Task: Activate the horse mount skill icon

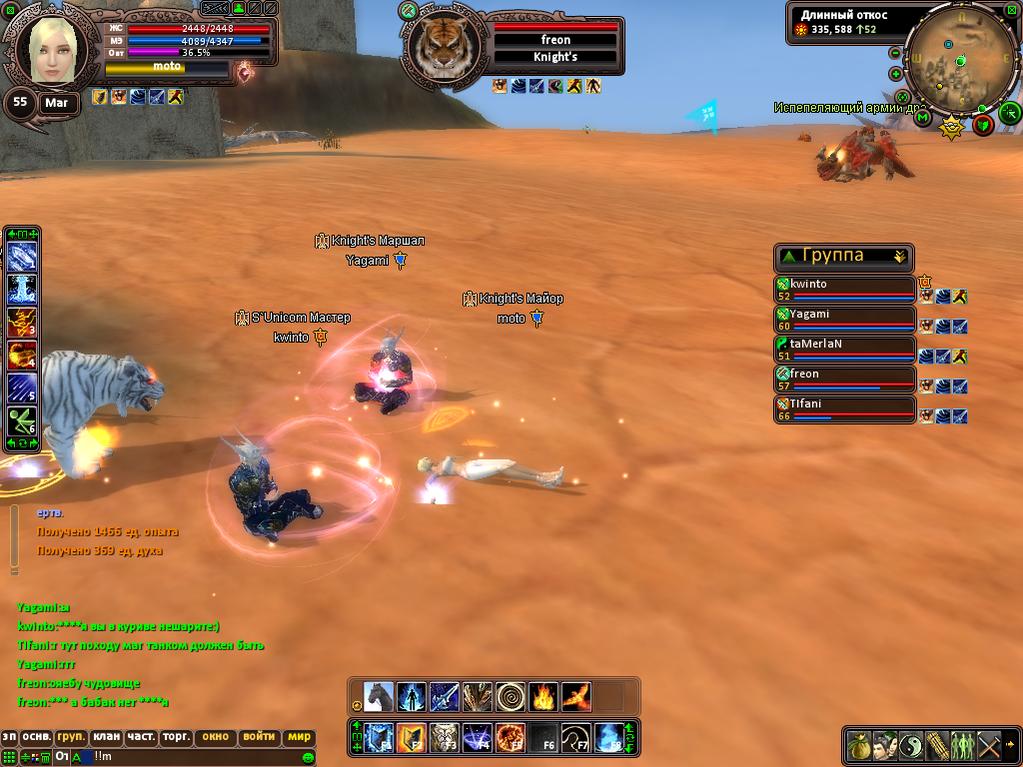Action: click(x=379, y=696)
